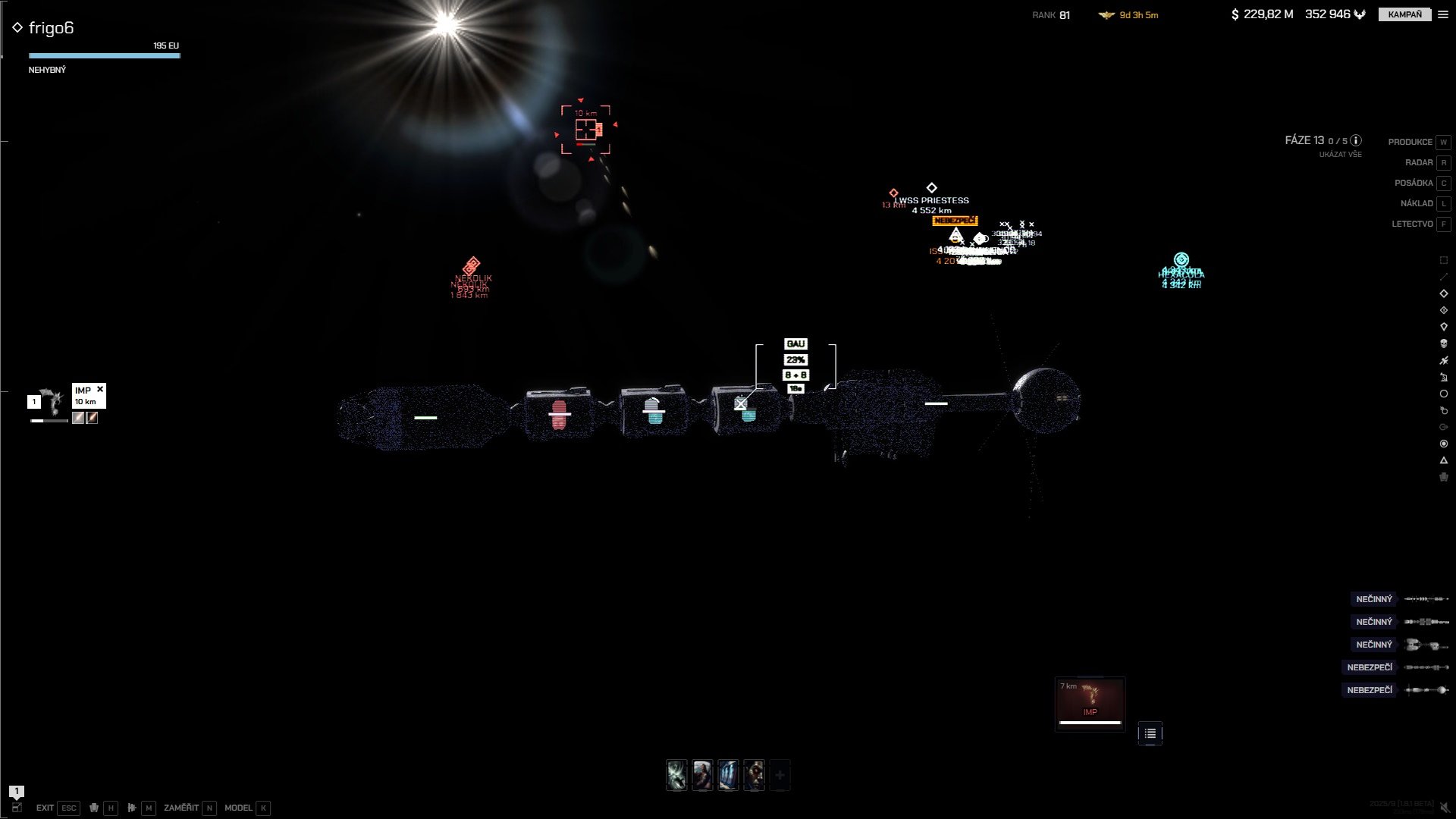Image resolution: width=1456 pixels, height=819 pixels.
Task: Toggle the sound mute icon
Action: pos(1445,808)
